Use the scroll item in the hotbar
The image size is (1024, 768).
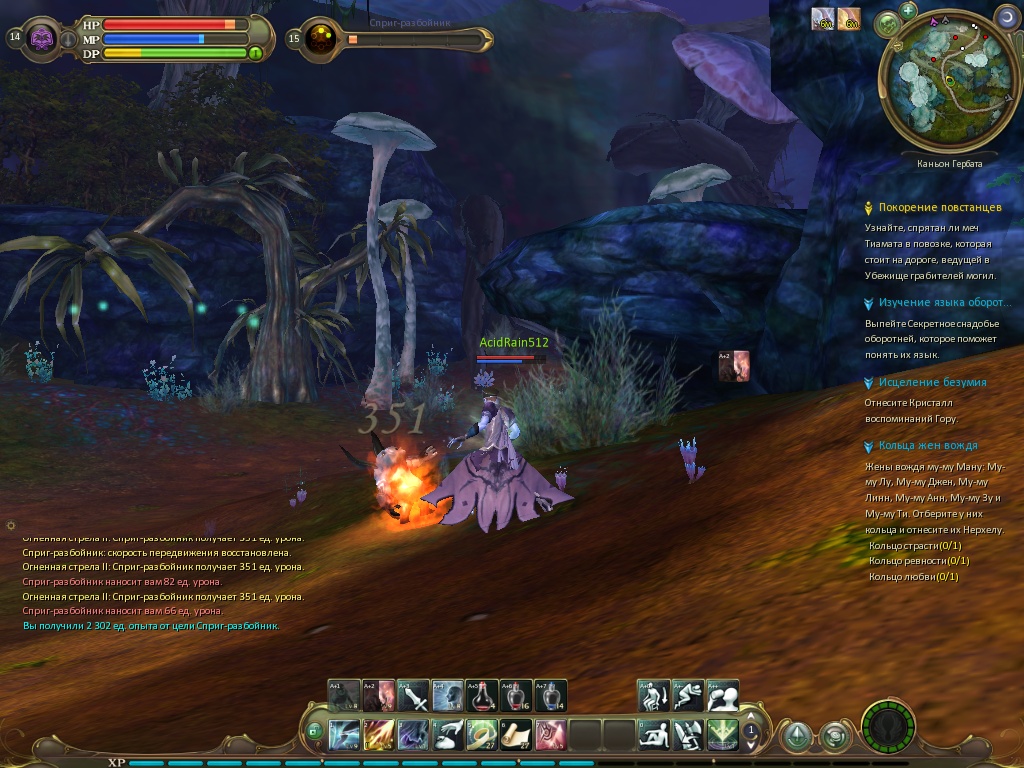516,735
